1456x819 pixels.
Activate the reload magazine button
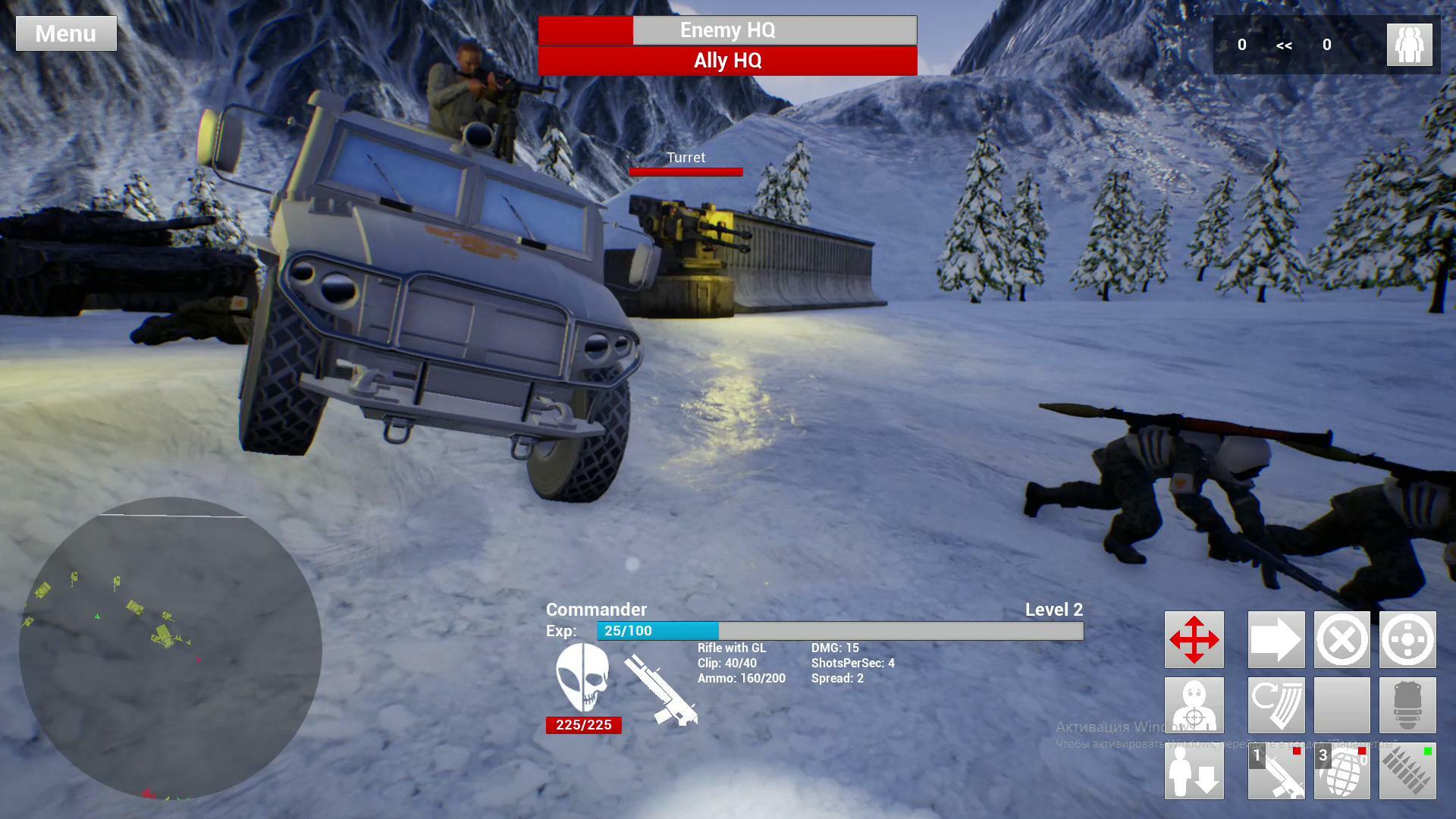point(1276,705)
